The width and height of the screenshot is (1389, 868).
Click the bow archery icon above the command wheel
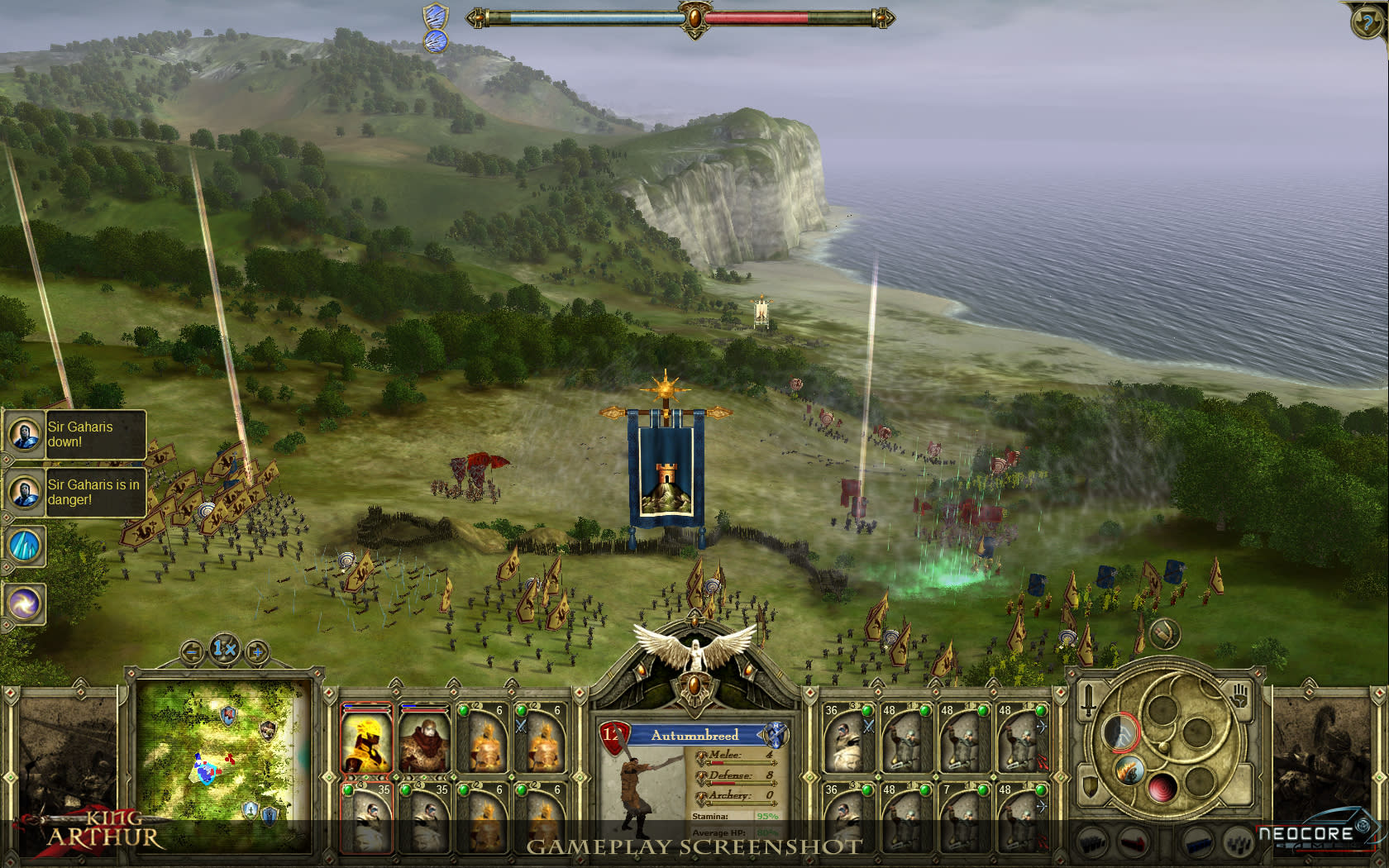[1165, 635]
